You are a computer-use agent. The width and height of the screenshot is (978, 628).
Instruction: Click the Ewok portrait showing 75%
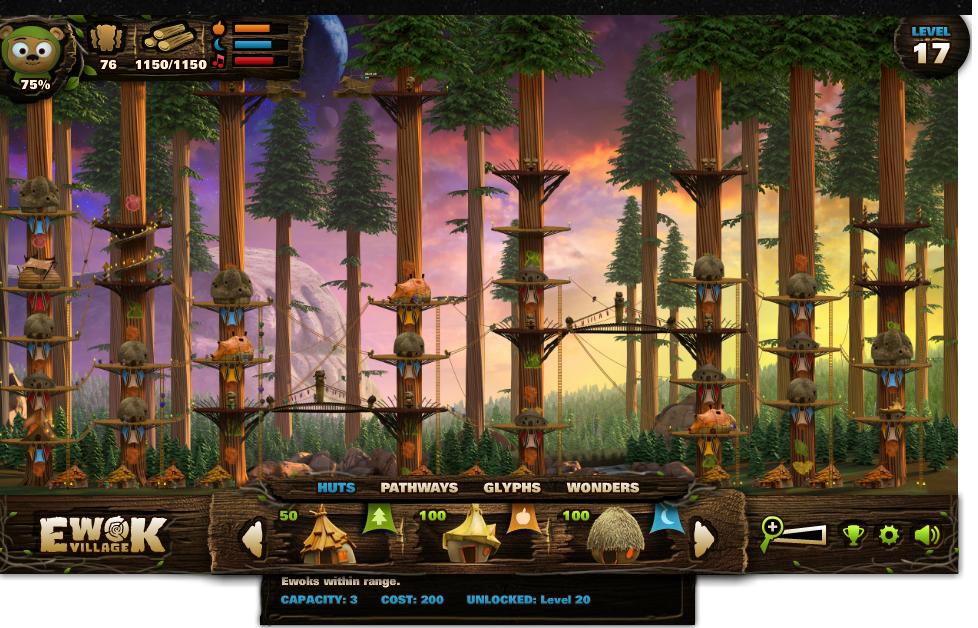(33, 55)
